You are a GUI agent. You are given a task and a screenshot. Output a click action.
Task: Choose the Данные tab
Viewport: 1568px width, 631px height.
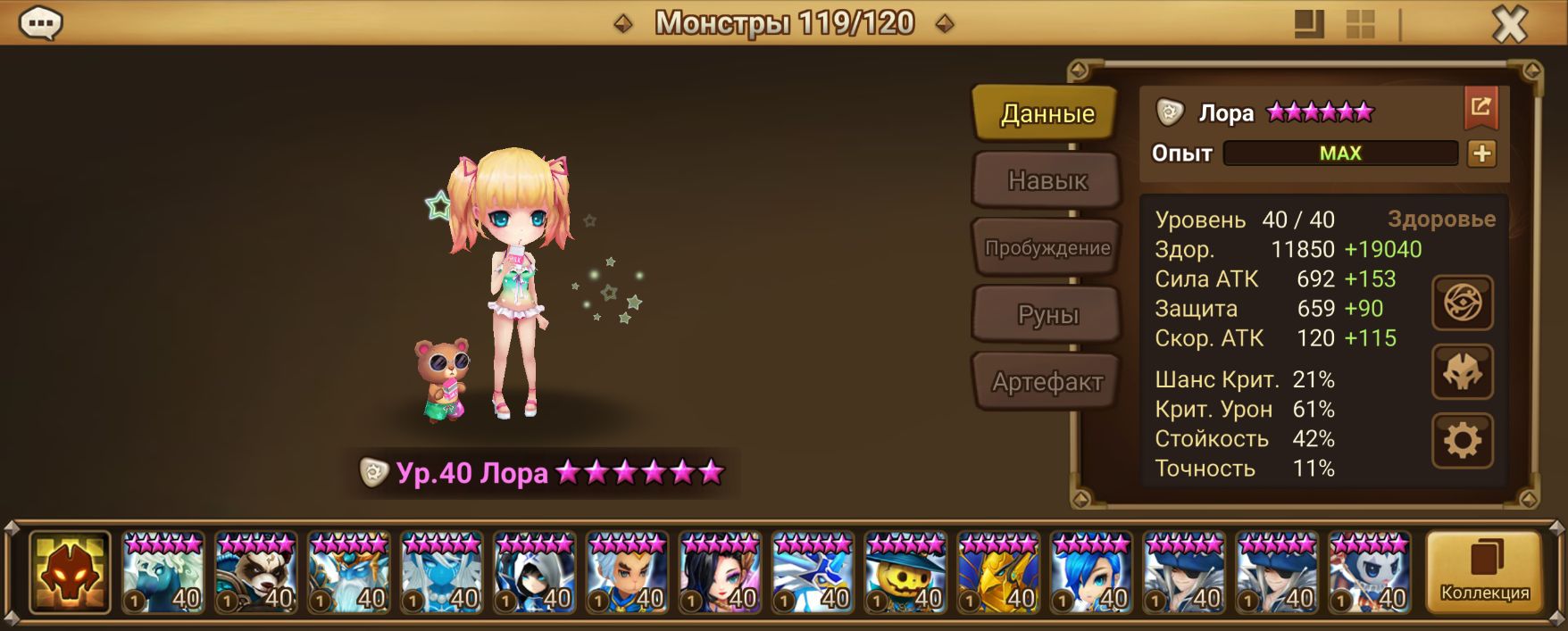(1047, 113)
